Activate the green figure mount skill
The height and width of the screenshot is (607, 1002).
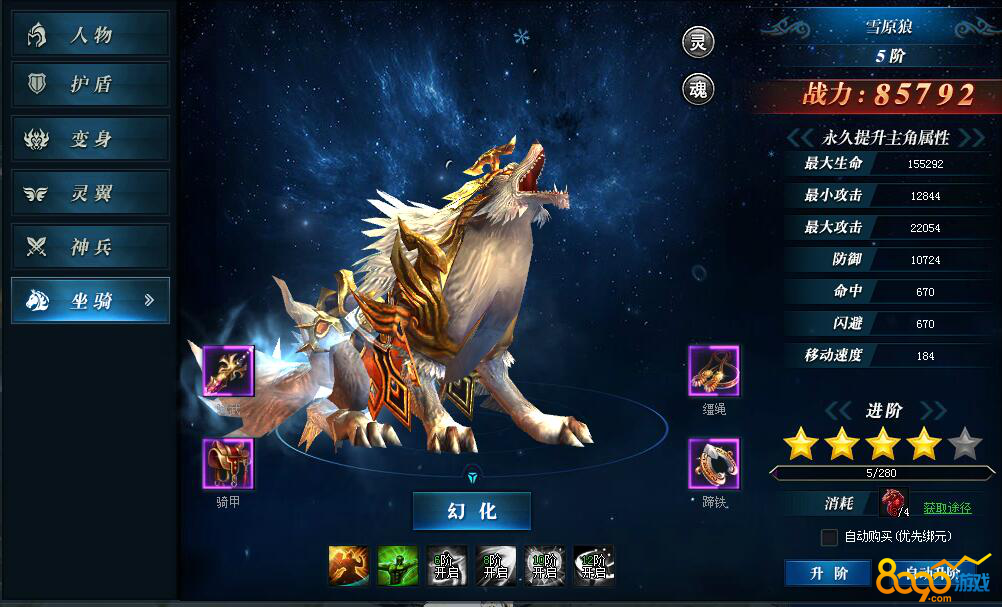(x=396, y=565)
